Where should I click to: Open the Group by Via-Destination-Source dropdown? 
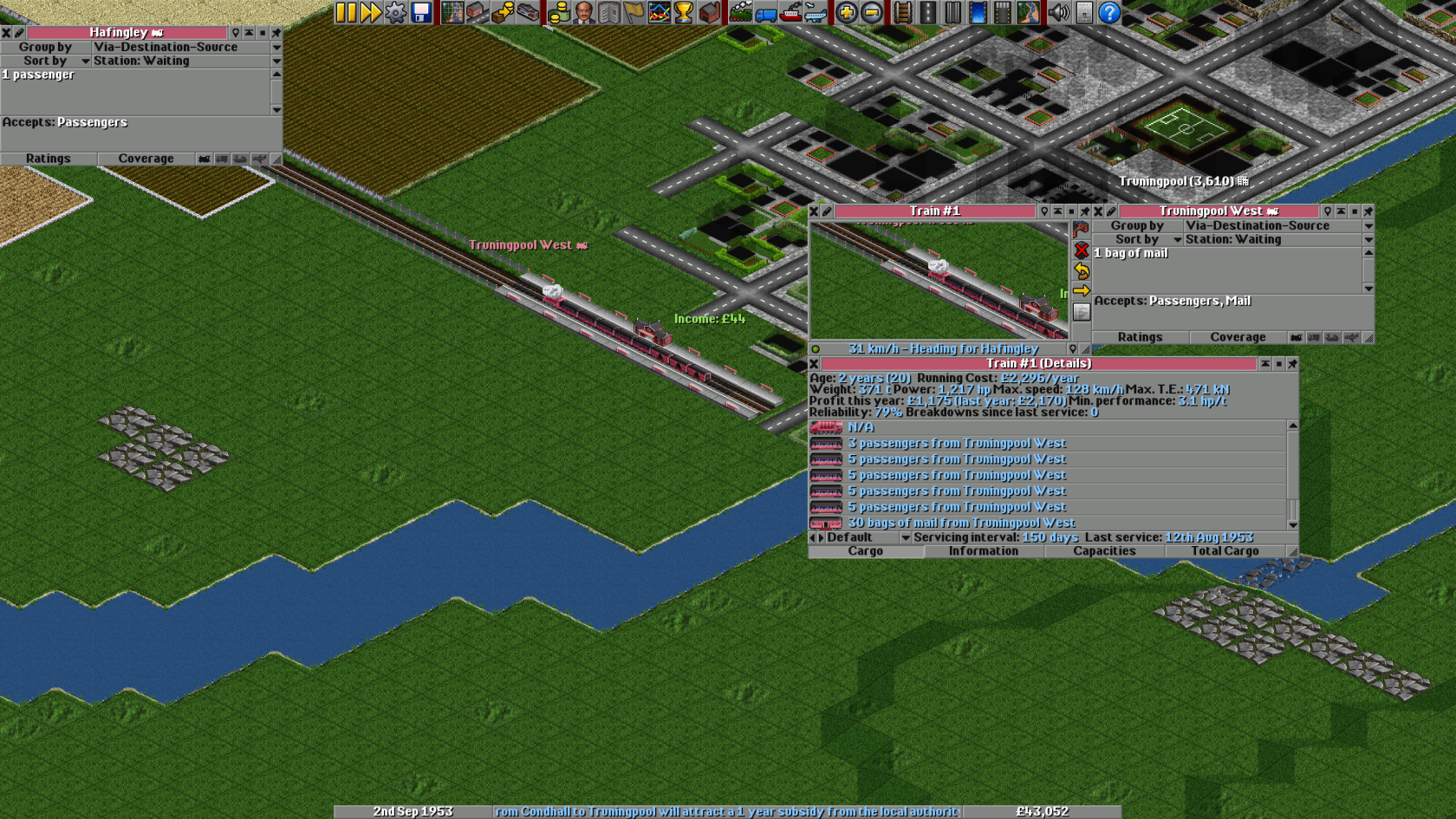tap(1265, 225)
